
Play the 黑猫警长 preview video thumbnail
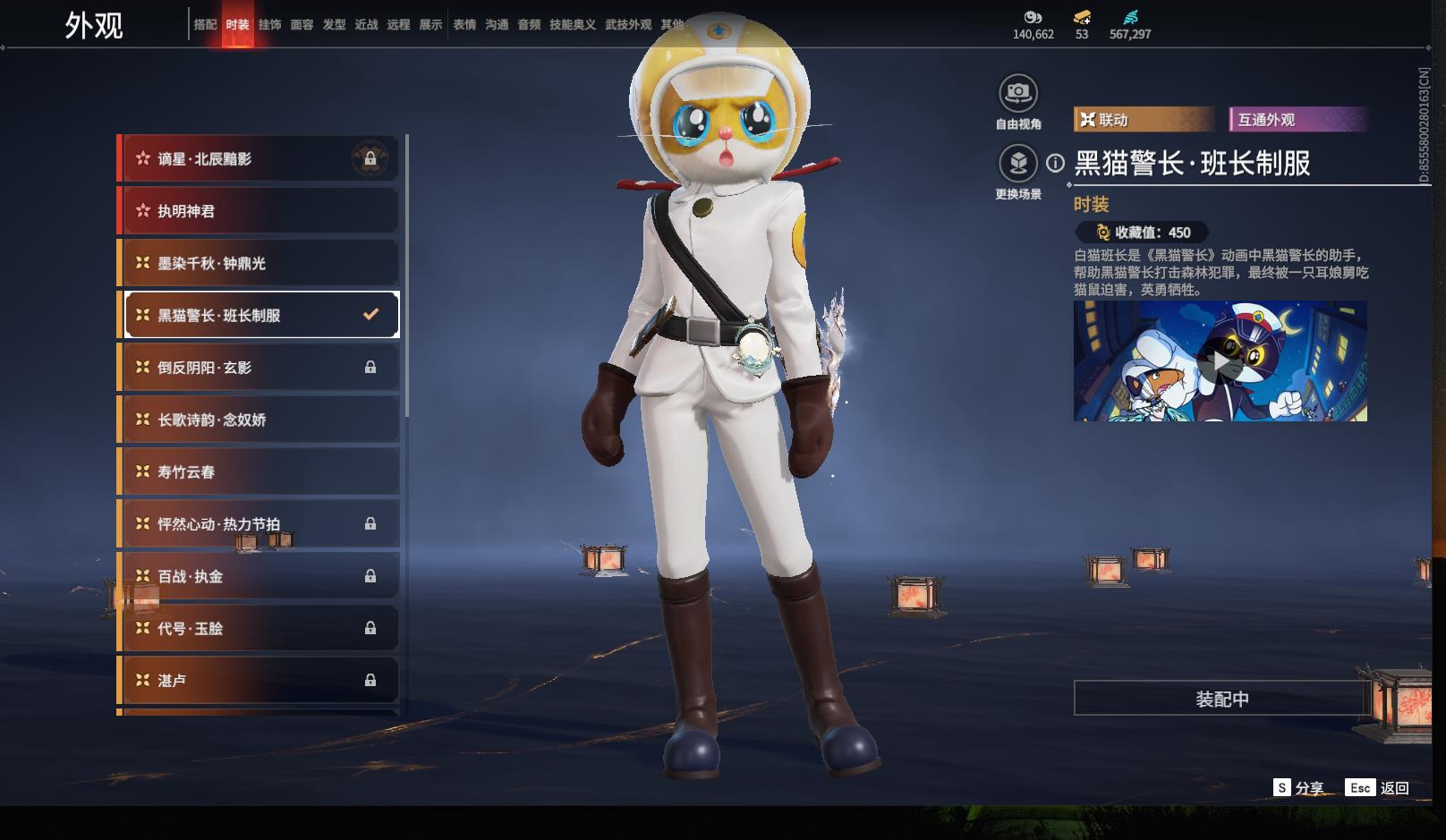(x=1220, y=361)
